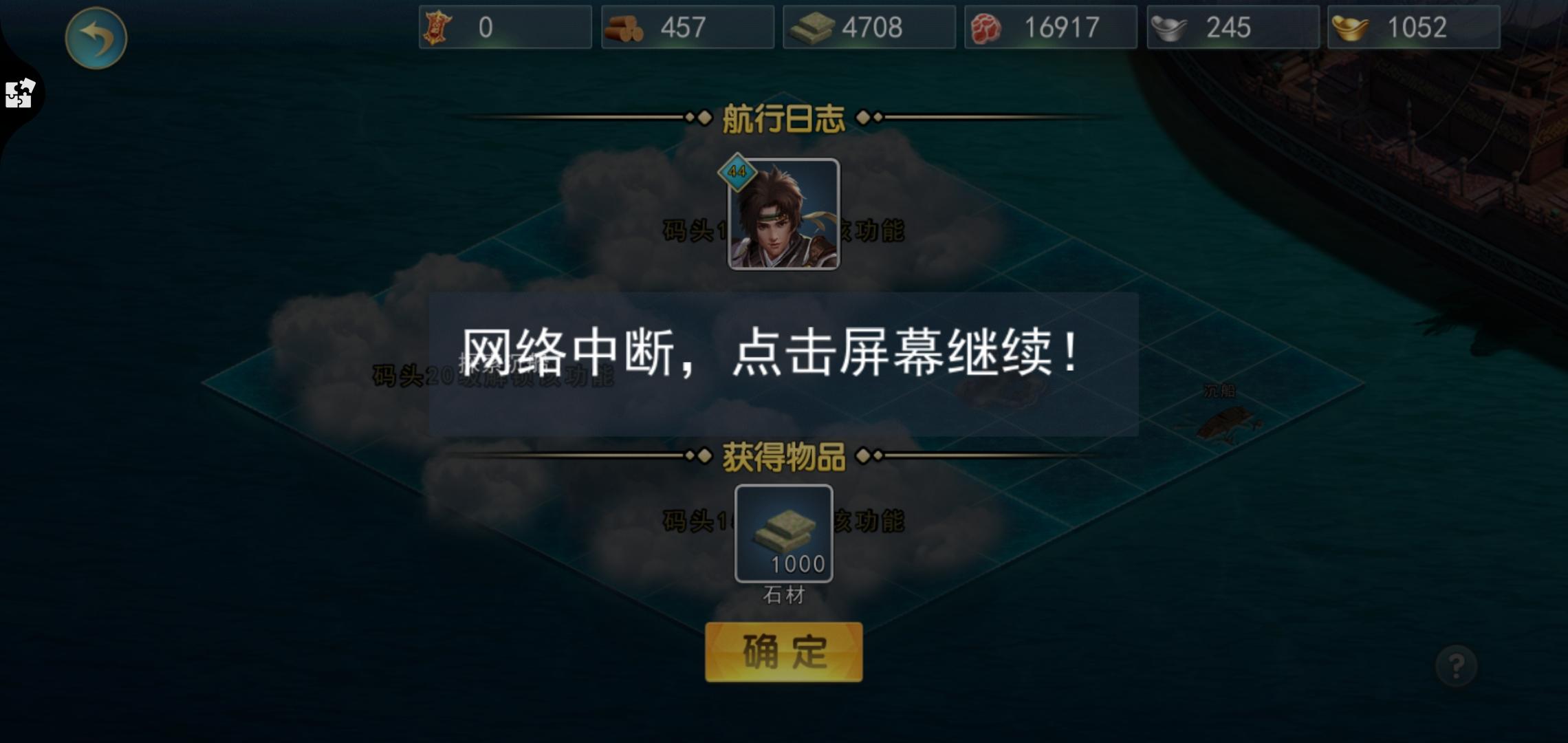
Task: Tap the back arrow button
Action: tap(98, 38)
